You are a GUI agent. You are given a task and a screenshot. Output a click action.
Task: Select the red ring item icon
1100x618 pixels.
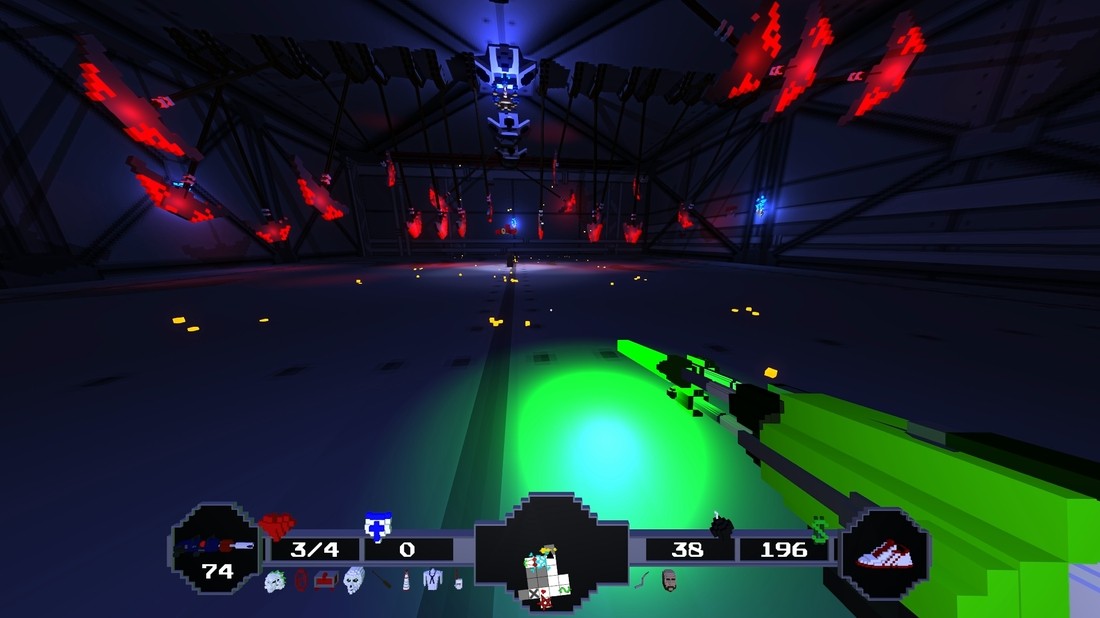(301, 580)
